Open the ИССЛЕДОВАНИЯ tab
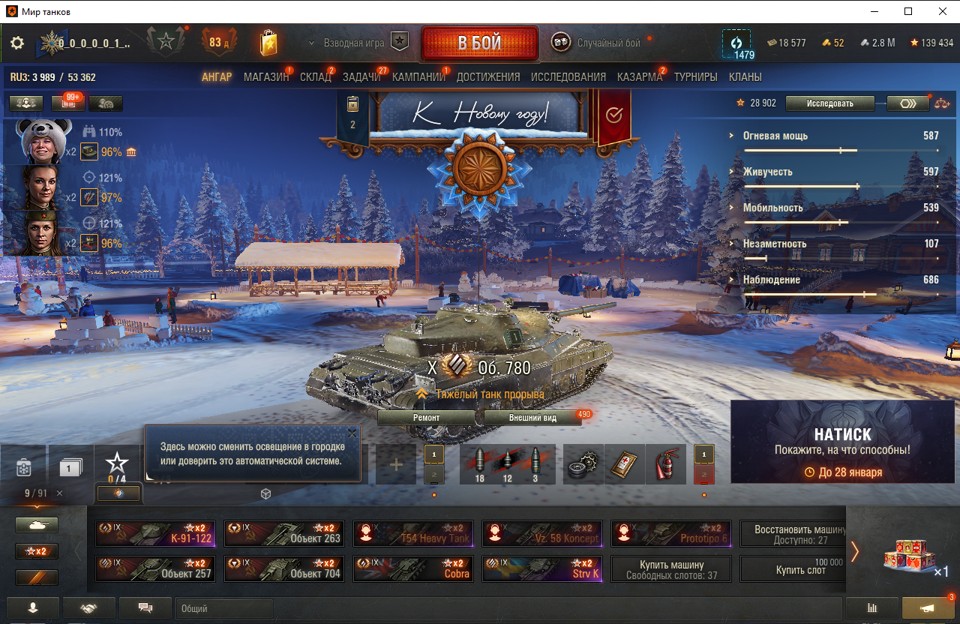The image size is (960, 624). click(x=568, y=77)
